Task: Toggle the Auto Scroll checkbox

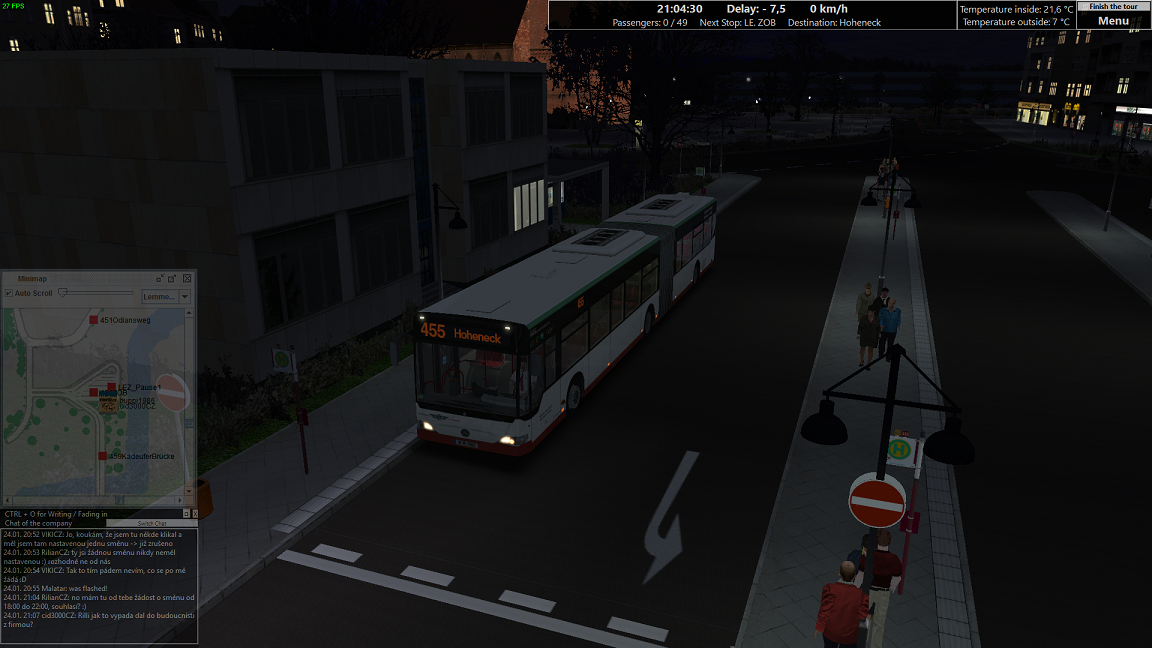Action: coord(10,294)
